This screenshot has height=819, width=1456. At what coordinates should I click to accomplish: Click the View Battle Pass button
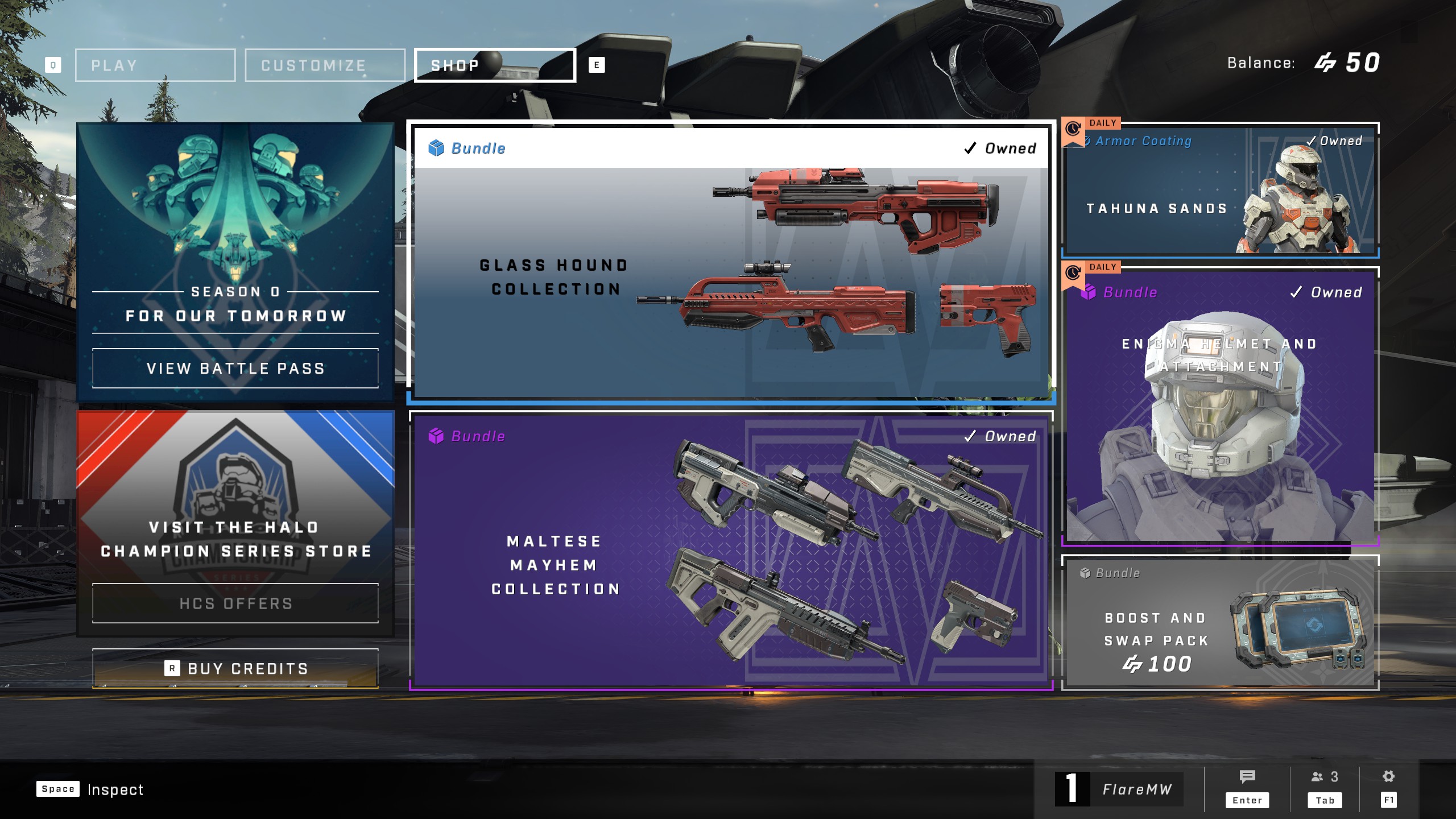(235, 369)
